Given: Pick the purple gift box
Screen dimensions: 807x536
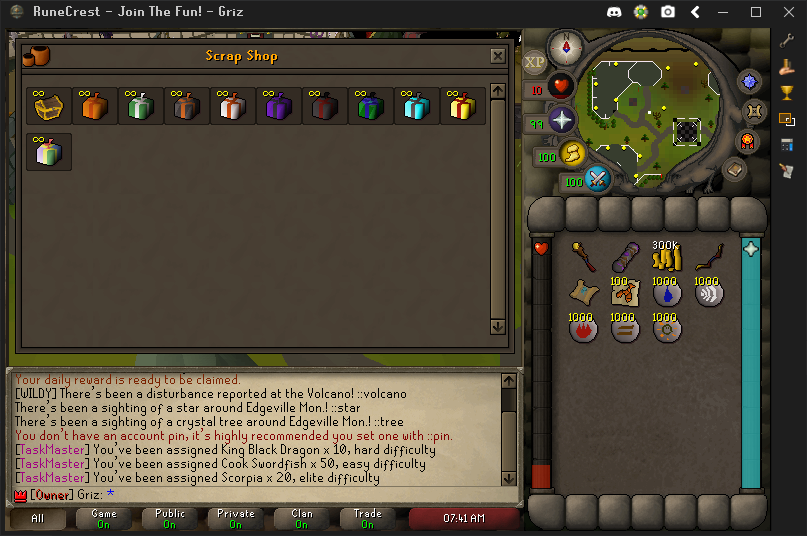Looking at the screenshot, I should [279, 106].
